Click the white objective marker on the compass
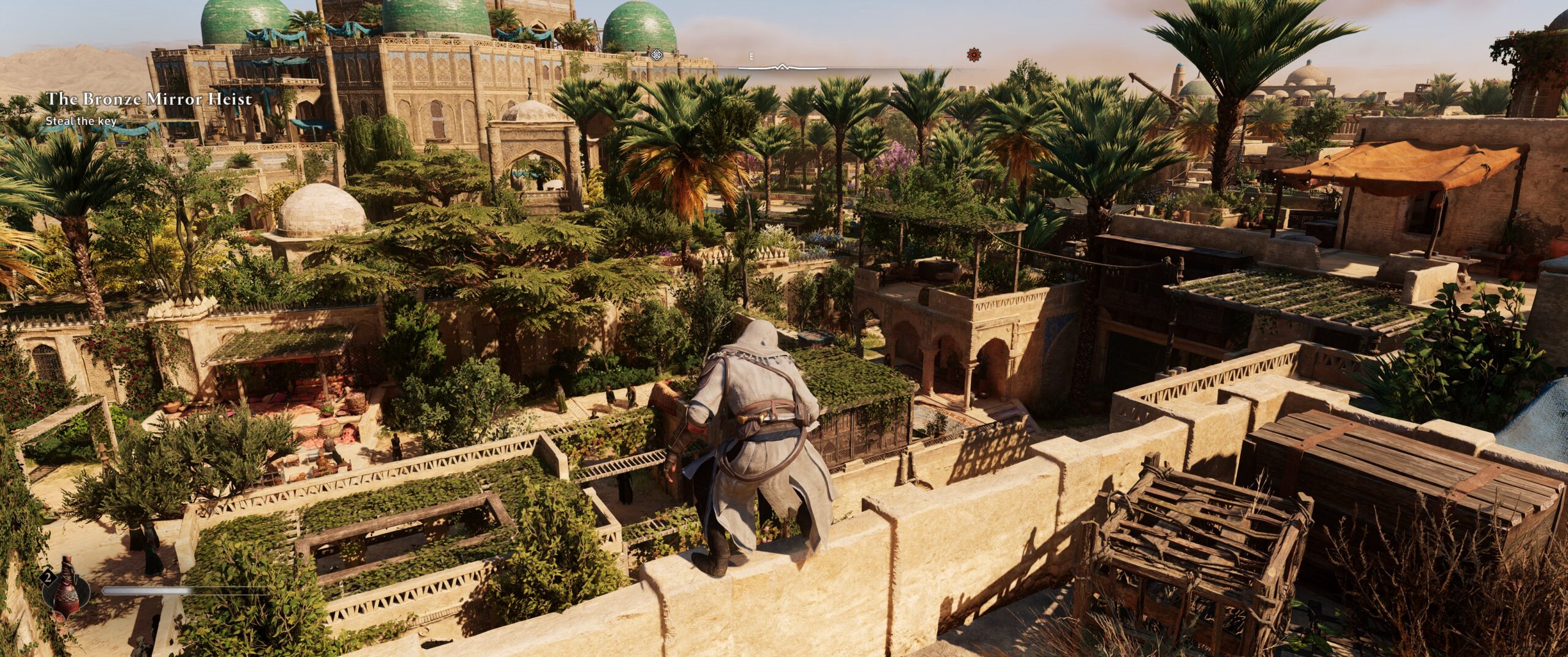The height and width of the screenshot is (657, 1568). 657,55
